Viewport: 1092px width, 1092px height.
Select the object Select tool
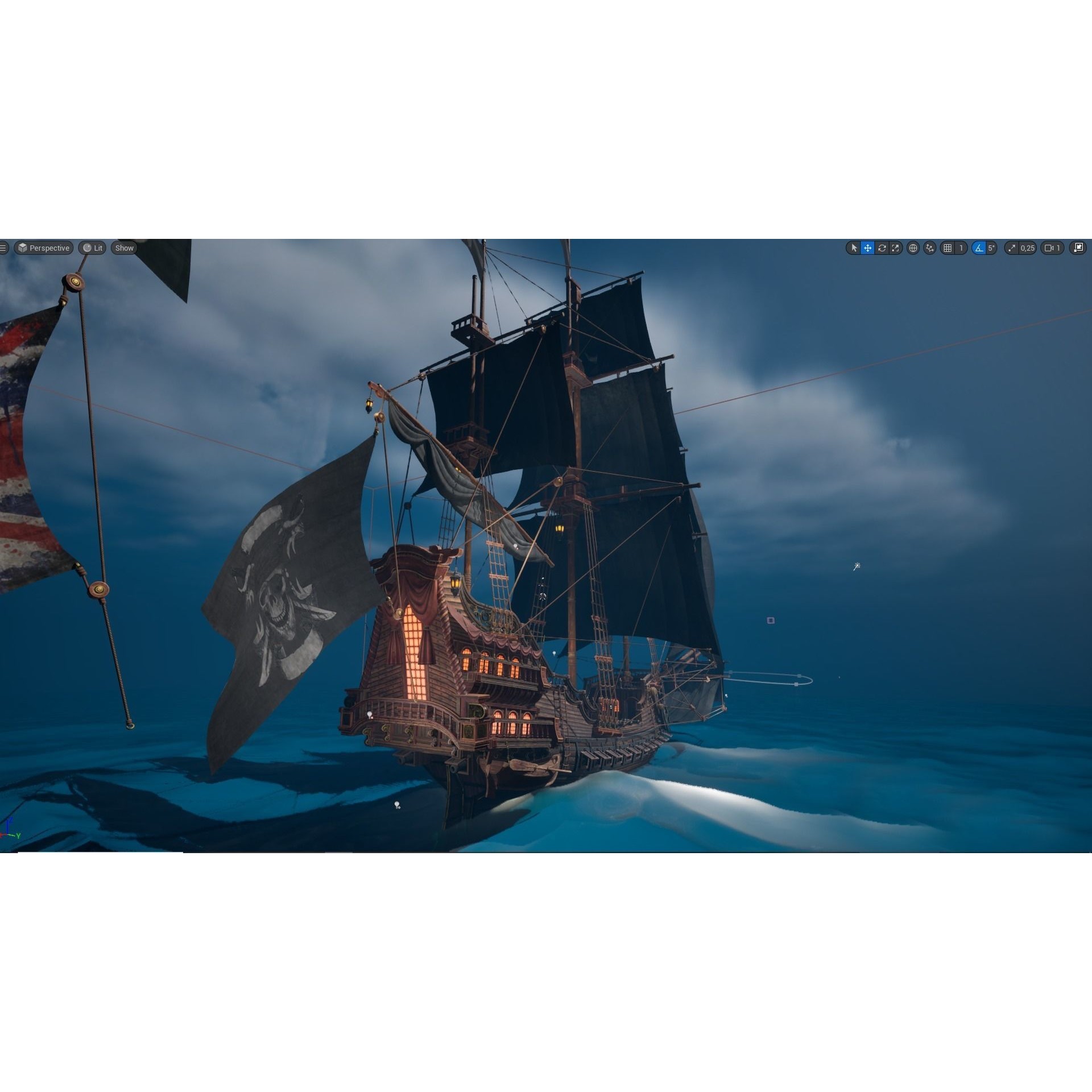pyautogui.click(x=854, y=248)
